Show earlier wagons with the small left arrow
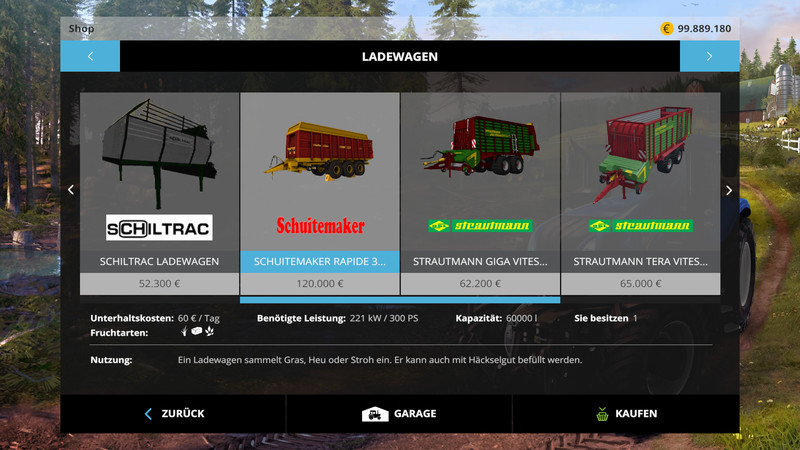 point(70,190)
